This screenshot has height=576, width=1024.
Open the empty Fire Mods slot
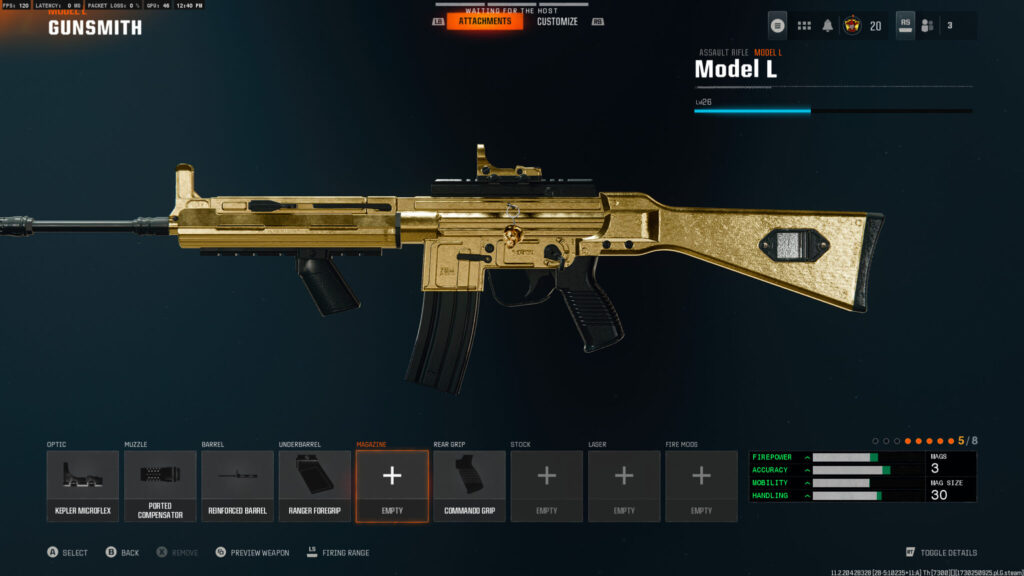point(701,485)
